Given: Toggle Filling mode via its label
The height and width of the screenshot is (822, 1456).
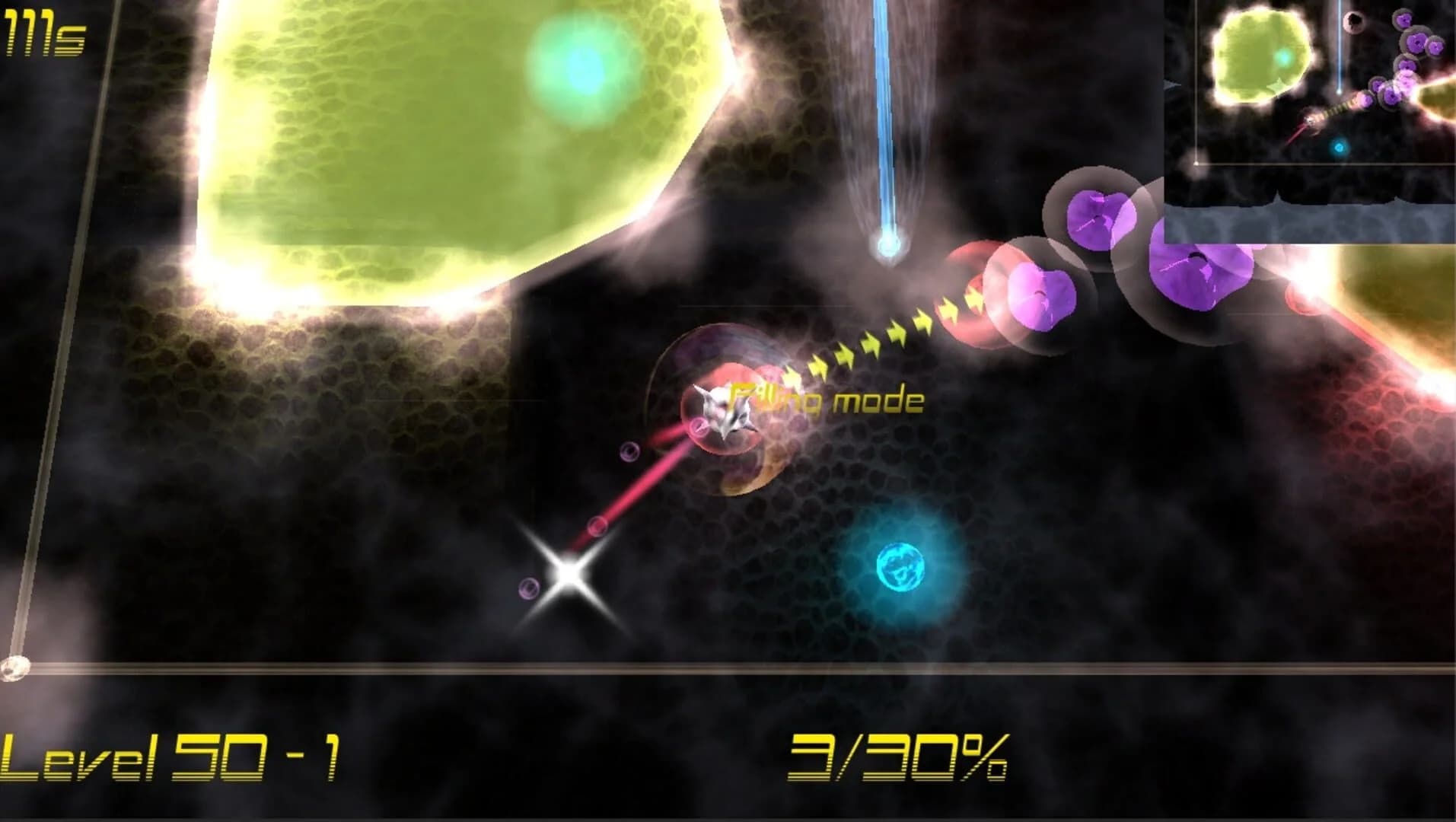Looking at the screenshot, I should click(x=826, y=400).
